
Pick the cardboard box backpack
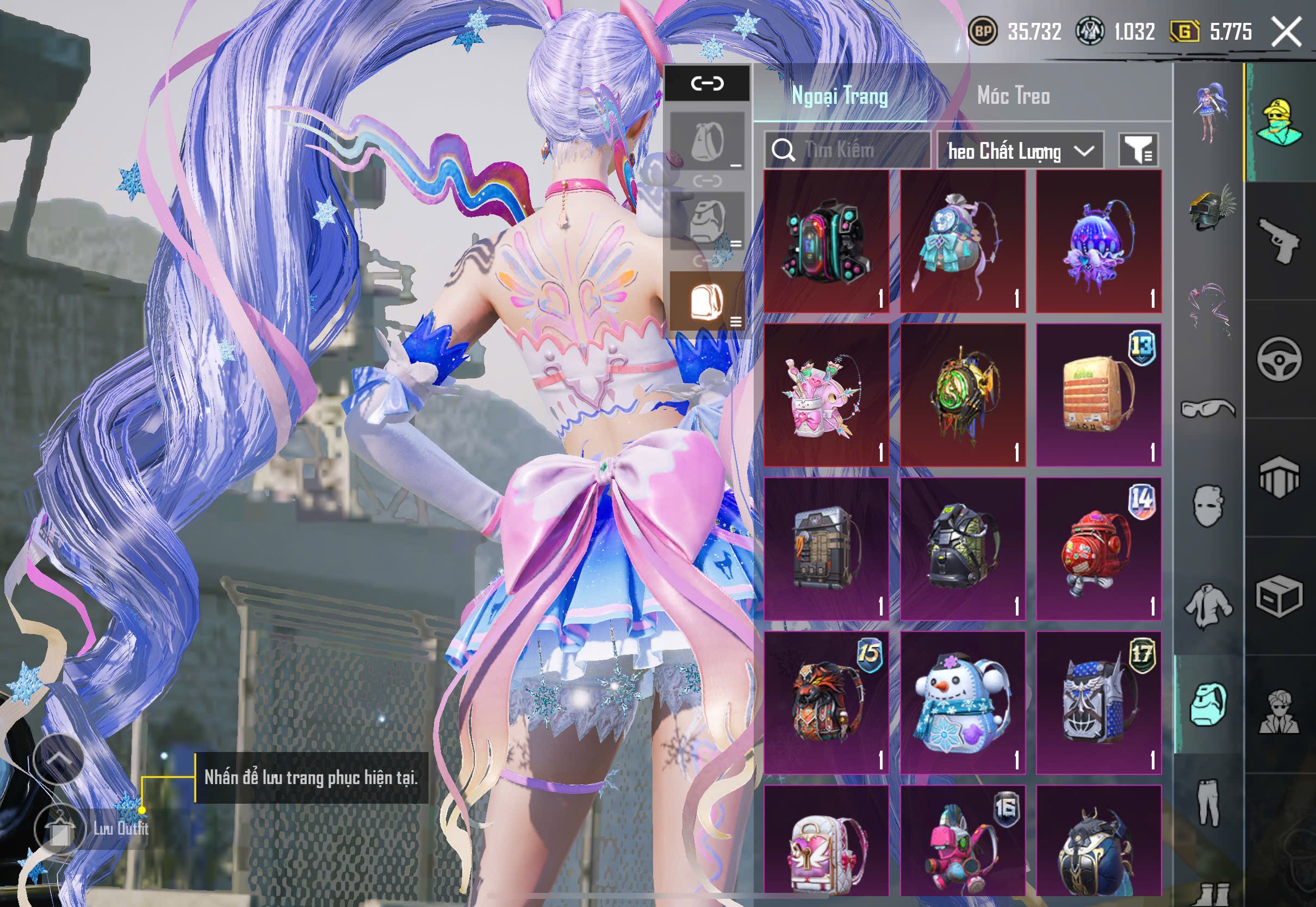point(1098,395)
